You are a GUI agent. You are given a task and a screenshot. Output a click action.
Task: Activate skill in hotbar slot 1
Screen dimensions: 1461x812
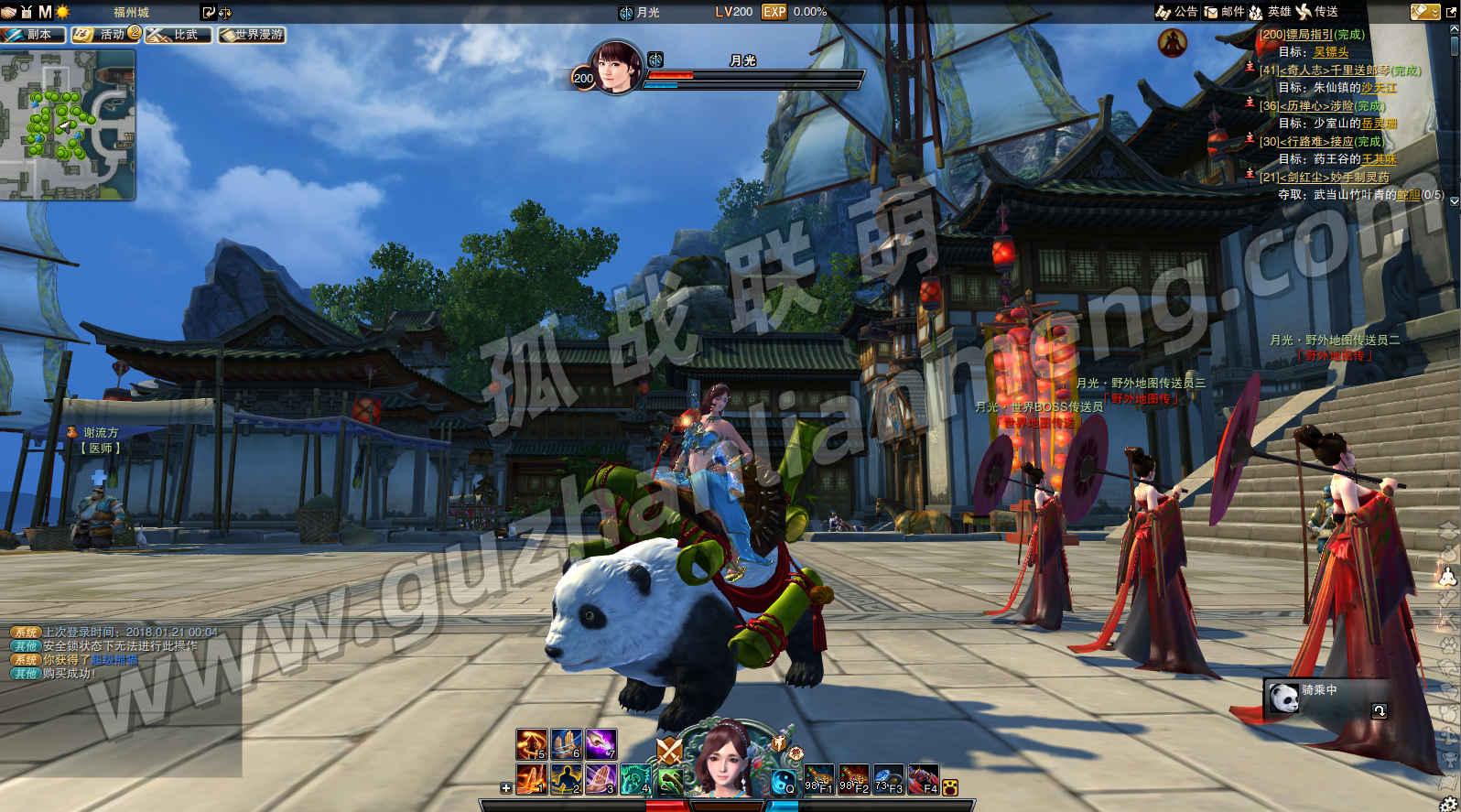[531, 779]
